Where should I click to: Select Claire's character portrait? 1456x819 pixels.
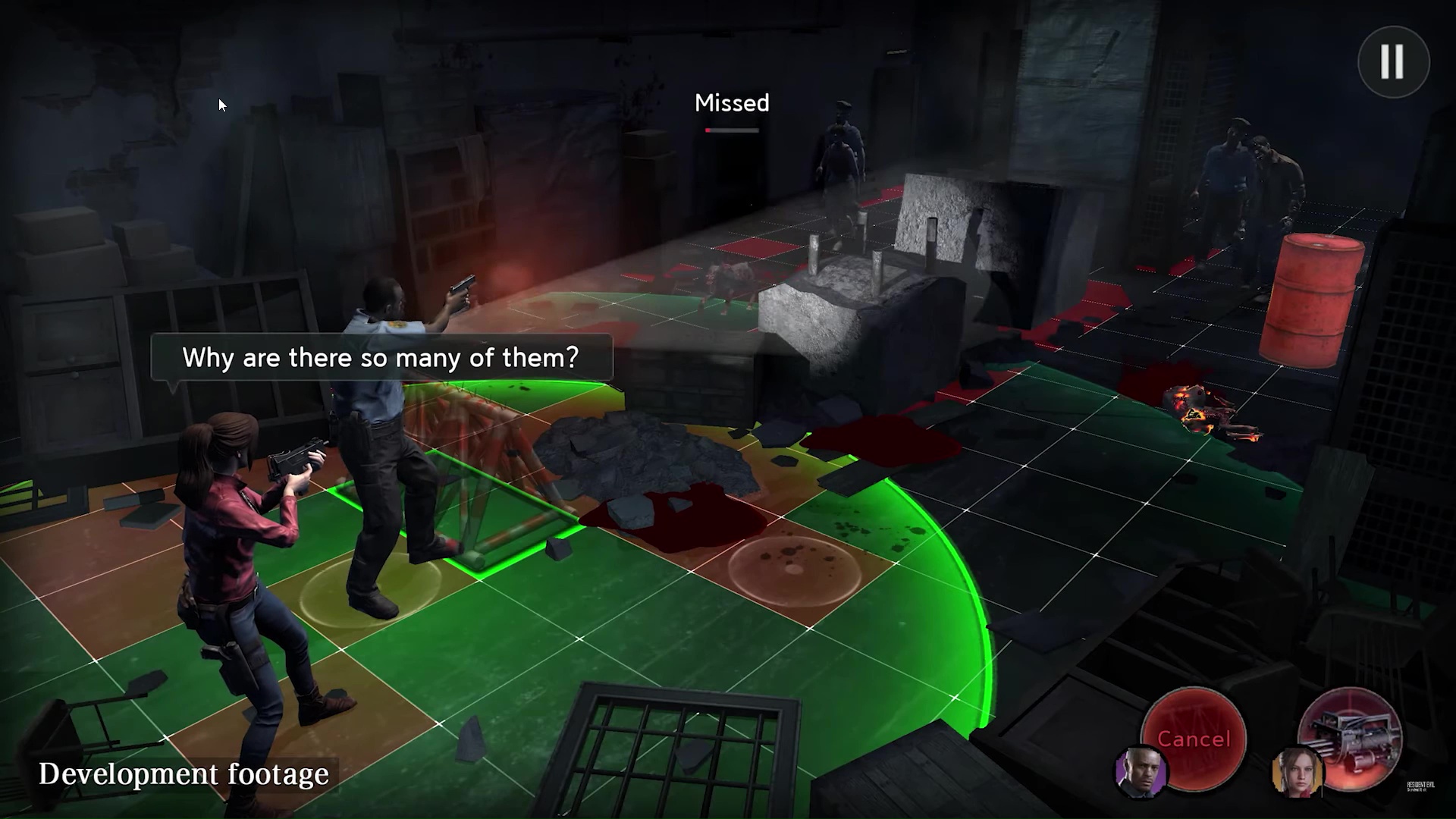[1295, 772]
